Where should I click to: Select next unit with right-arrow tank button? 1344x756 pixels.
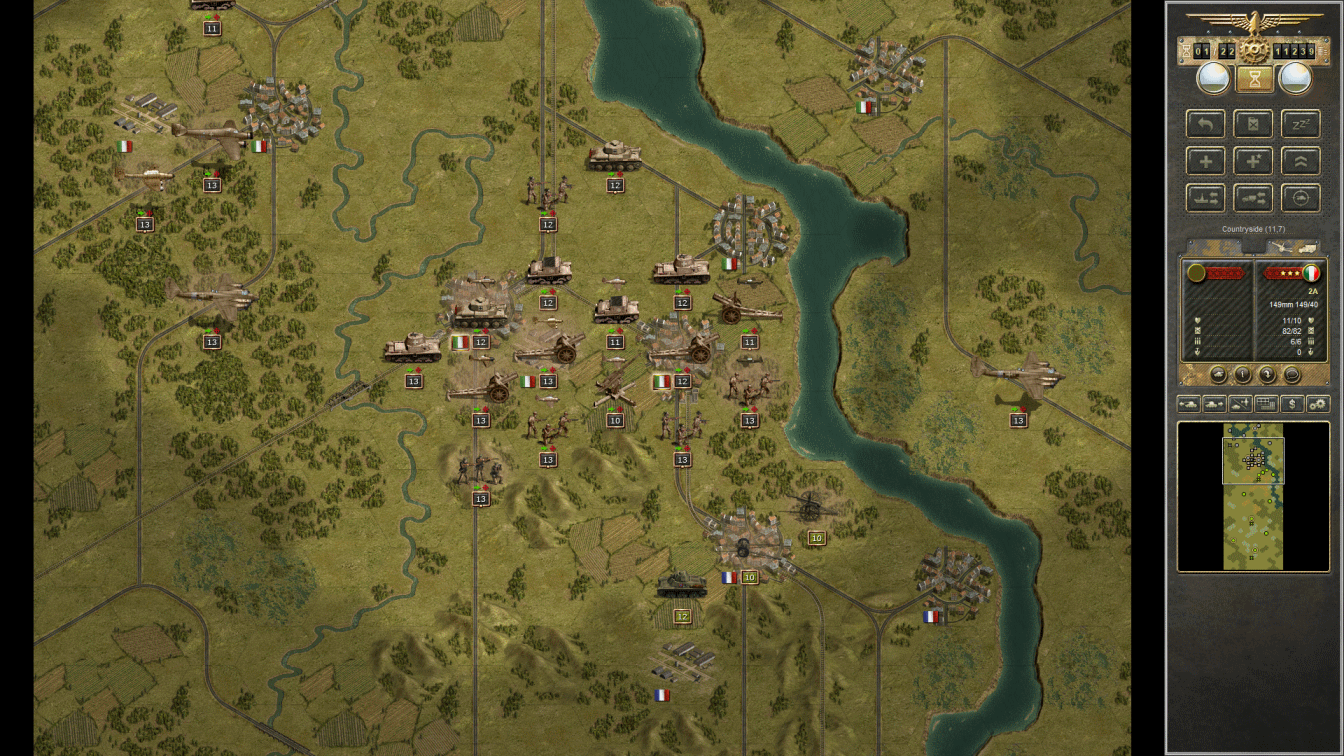(1215, 404)
